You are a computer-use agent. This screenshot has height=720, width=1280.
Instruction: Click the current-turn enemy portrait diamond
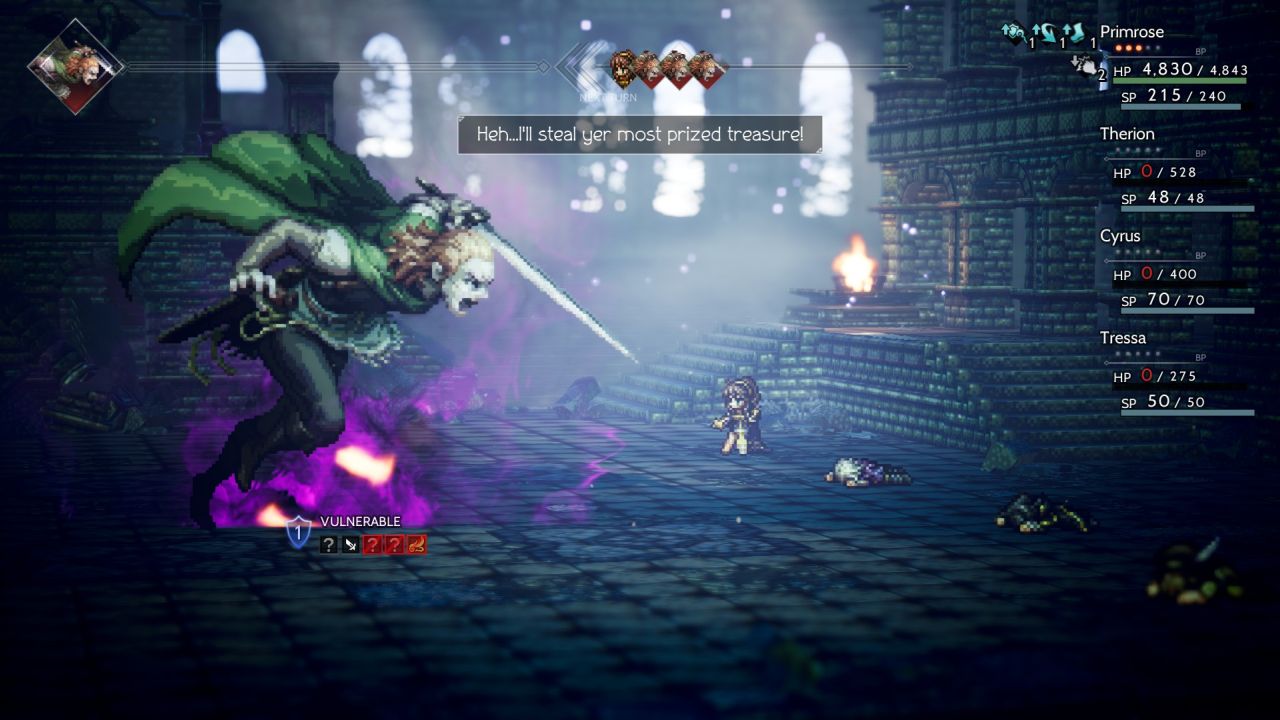pyautogui.click(x=76, y=67)
